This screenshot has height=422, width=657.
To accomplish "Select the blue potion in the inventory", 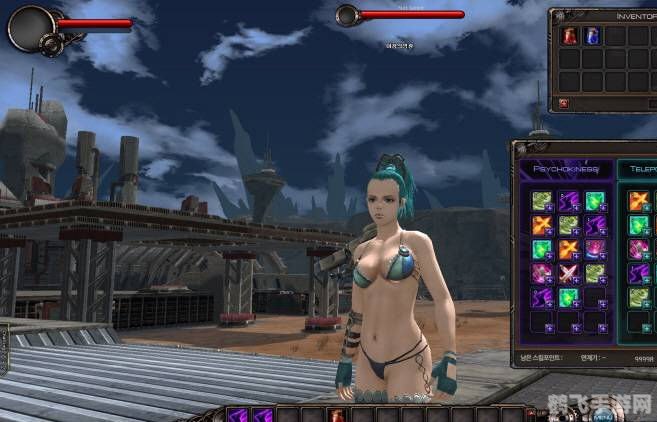I will tap(591, 36).
